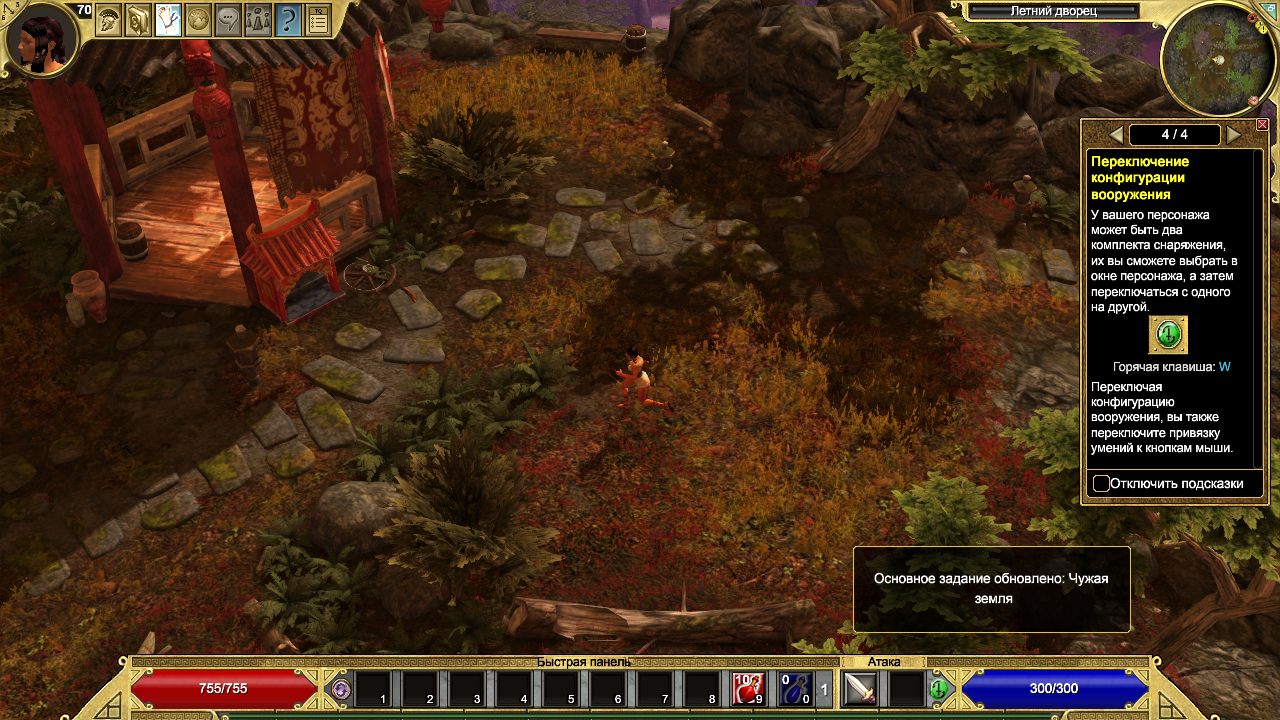
Task: Open the world map globe icon
Action: [198, 19]
